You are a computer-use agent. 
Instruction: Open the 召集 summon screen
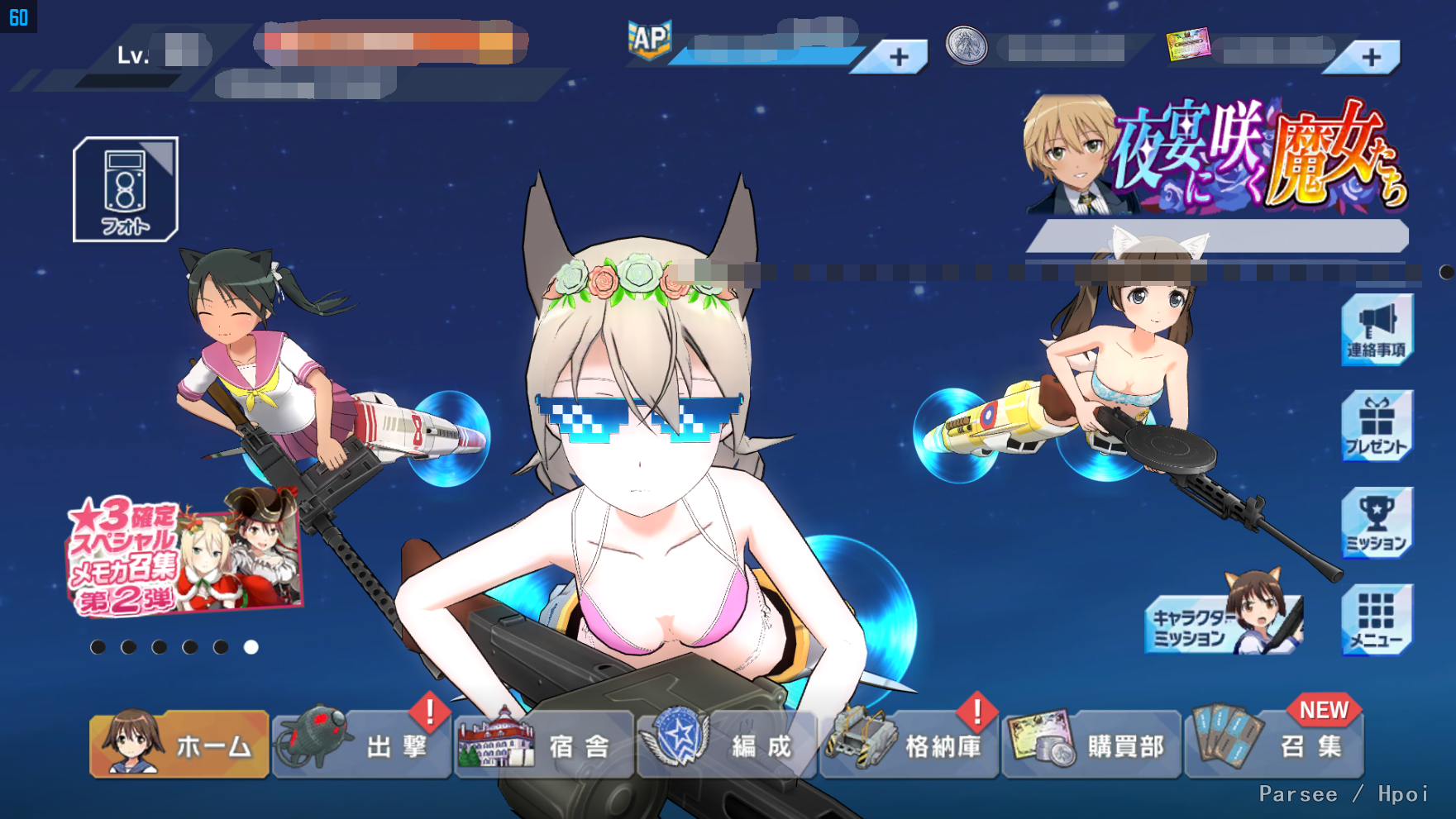pyautogui.click(x=1275, y=745)
